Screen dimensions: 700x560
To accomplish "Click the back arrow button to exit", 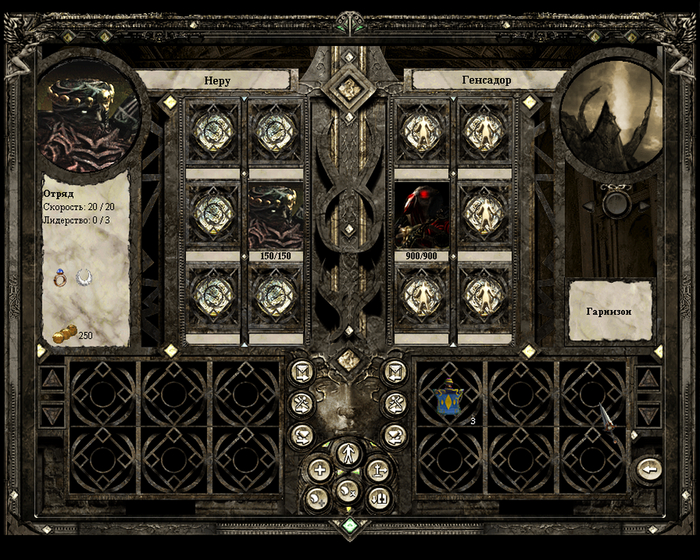I will (x=650, y=468).
